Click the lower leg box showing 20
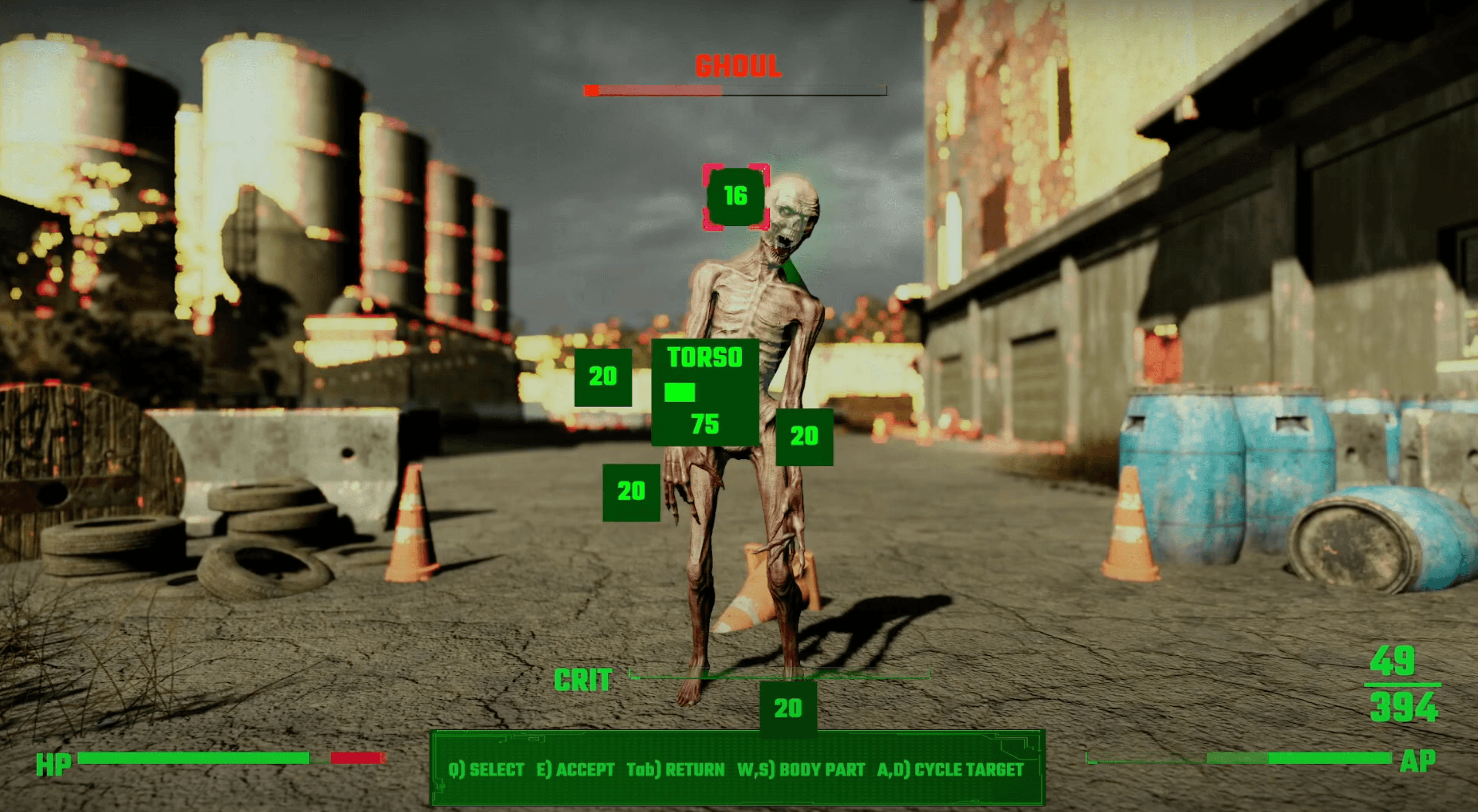This screenshot has width=1478, height=812. [789, 709]
